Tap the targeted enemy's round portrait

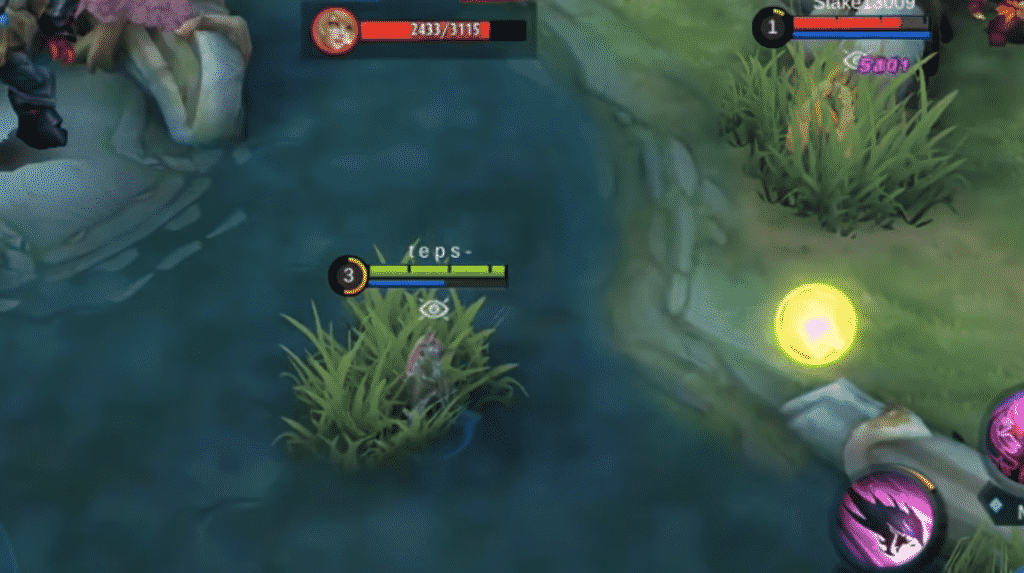click(334, 31)
